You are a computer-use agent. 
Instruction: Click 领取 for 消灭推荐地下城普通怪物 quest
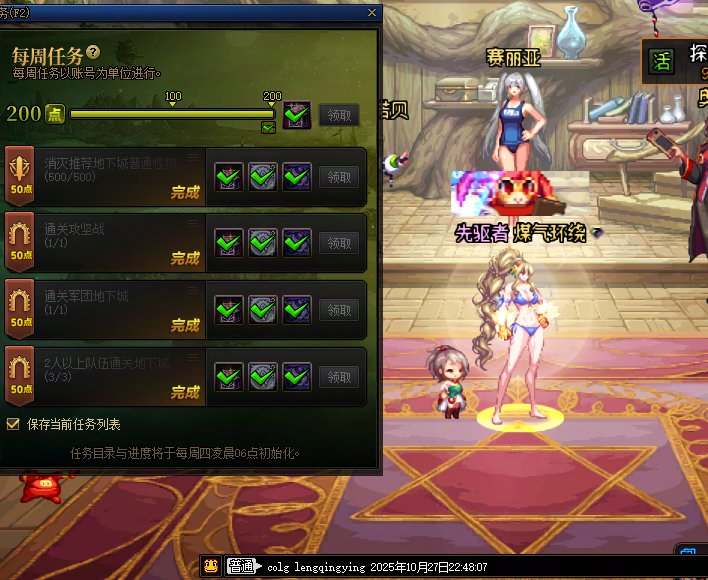[339, 177]
